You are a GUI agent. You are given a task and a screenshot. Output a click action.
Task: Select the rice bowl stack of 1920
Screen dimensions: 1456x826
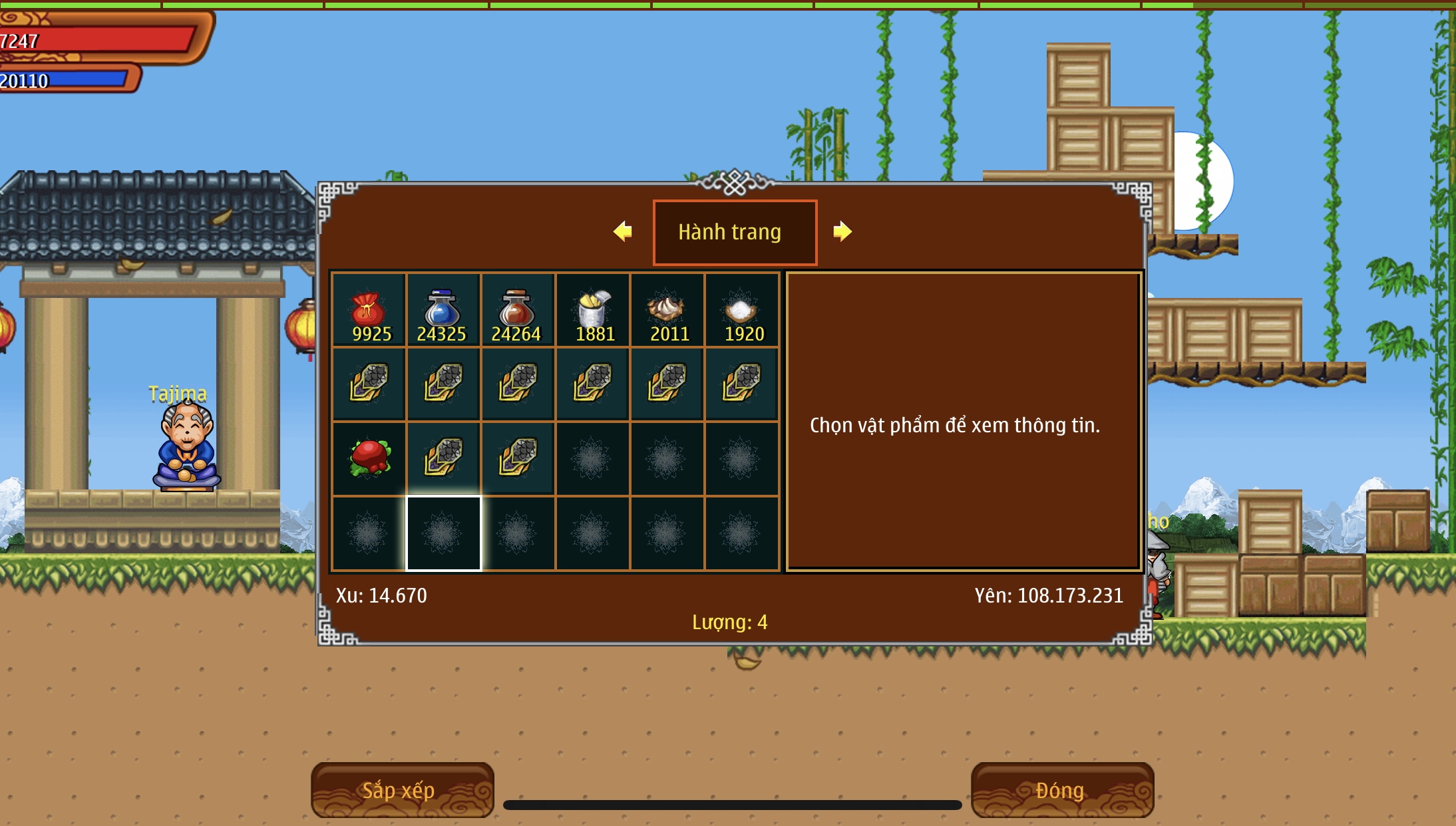(x=742, y=311)
